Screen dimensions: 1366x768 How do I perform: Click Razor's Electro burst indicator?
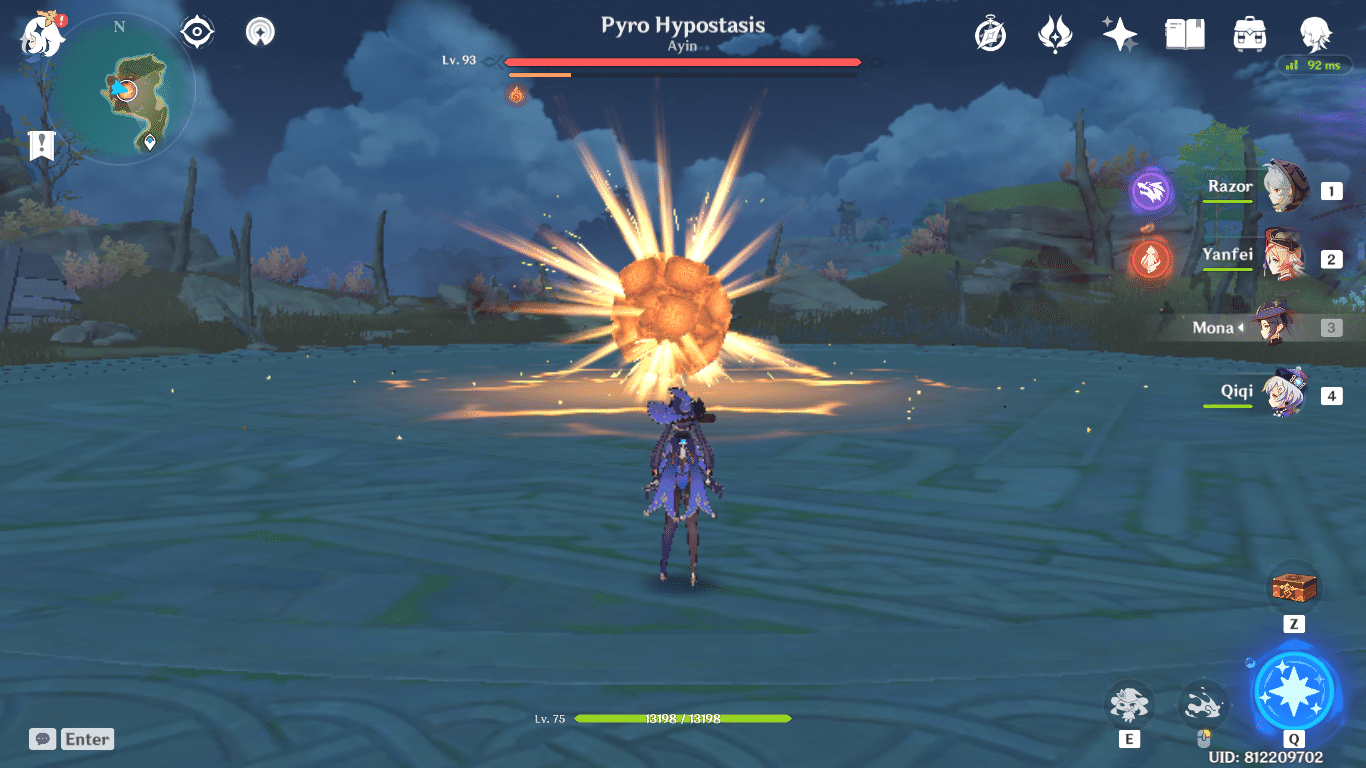coord(1152,193)
